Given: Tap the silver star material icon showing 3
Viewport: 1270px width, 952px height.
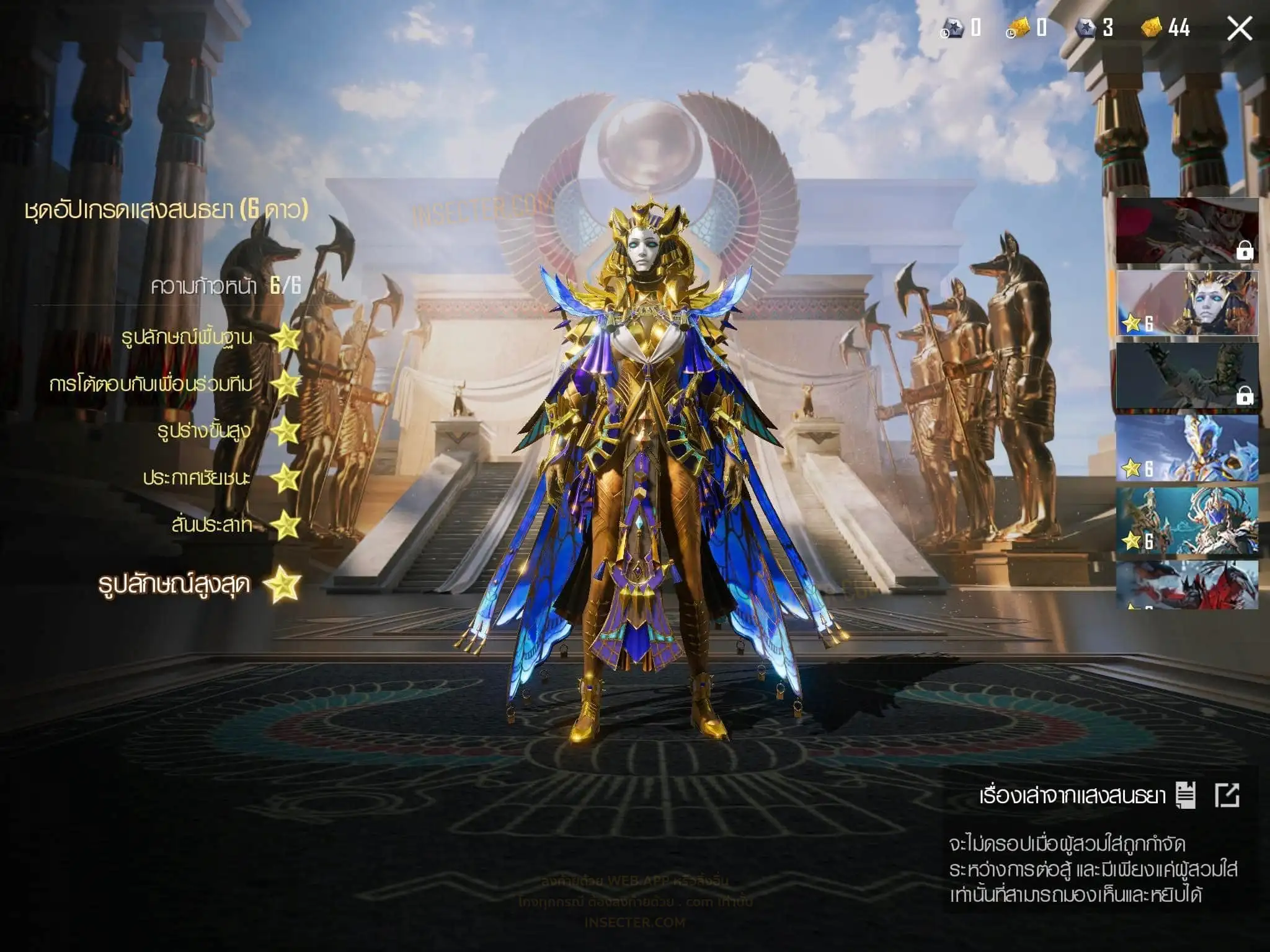Looking at the screenshot, I should coord(1086,28).
